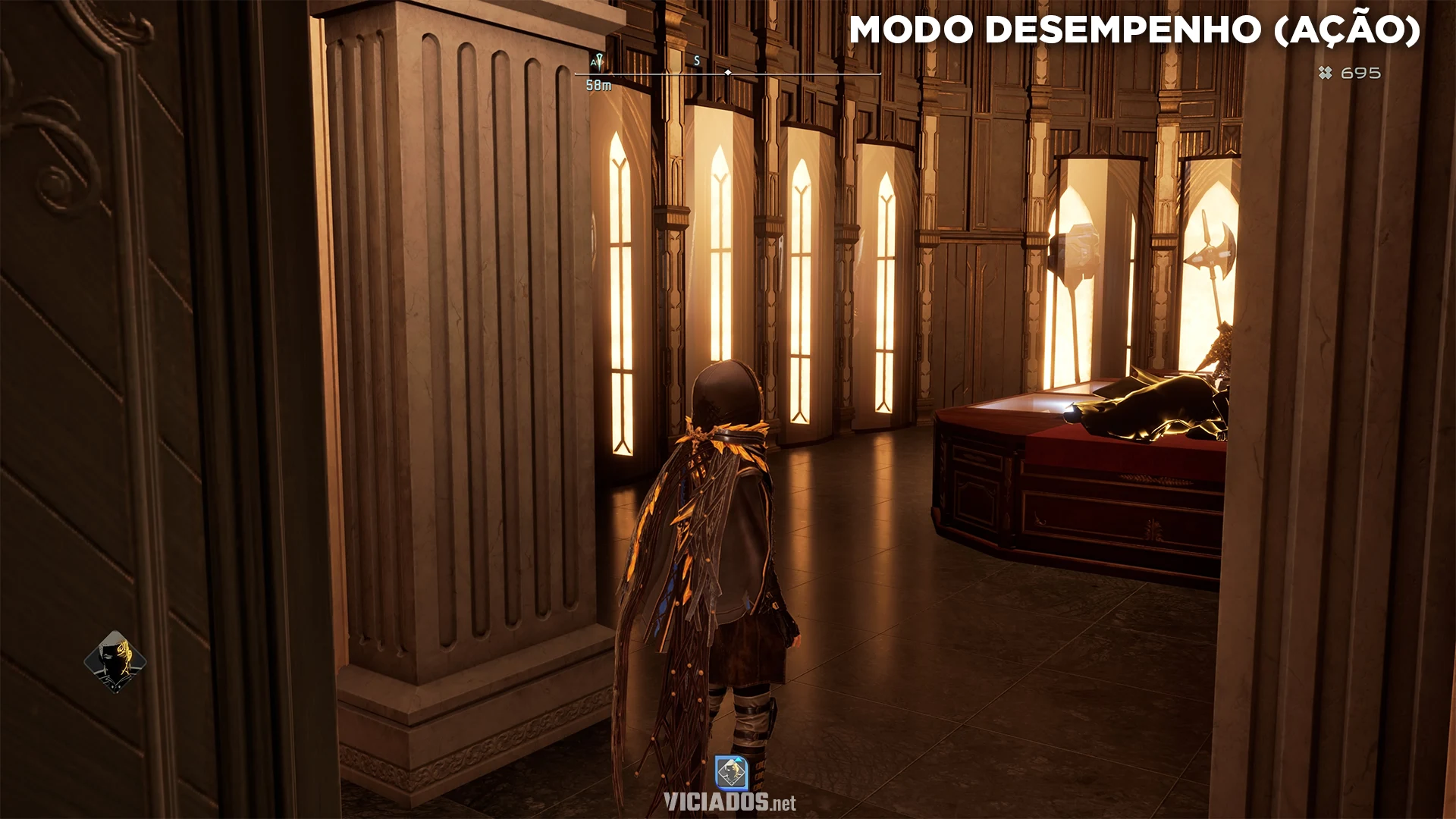
Task: Click the objective marker on the compass
Action: [598, 62]
